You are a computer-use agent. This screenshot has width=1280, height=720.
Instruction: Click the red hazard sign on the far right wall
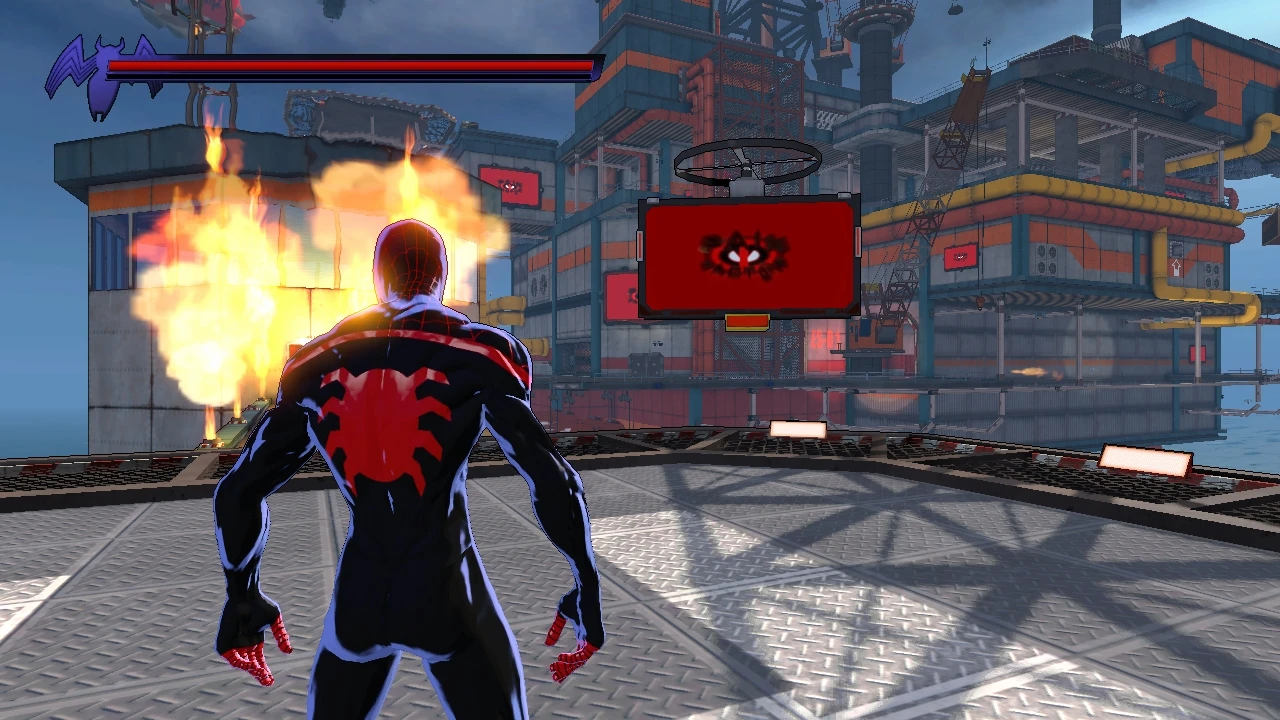click(1197, 352)
